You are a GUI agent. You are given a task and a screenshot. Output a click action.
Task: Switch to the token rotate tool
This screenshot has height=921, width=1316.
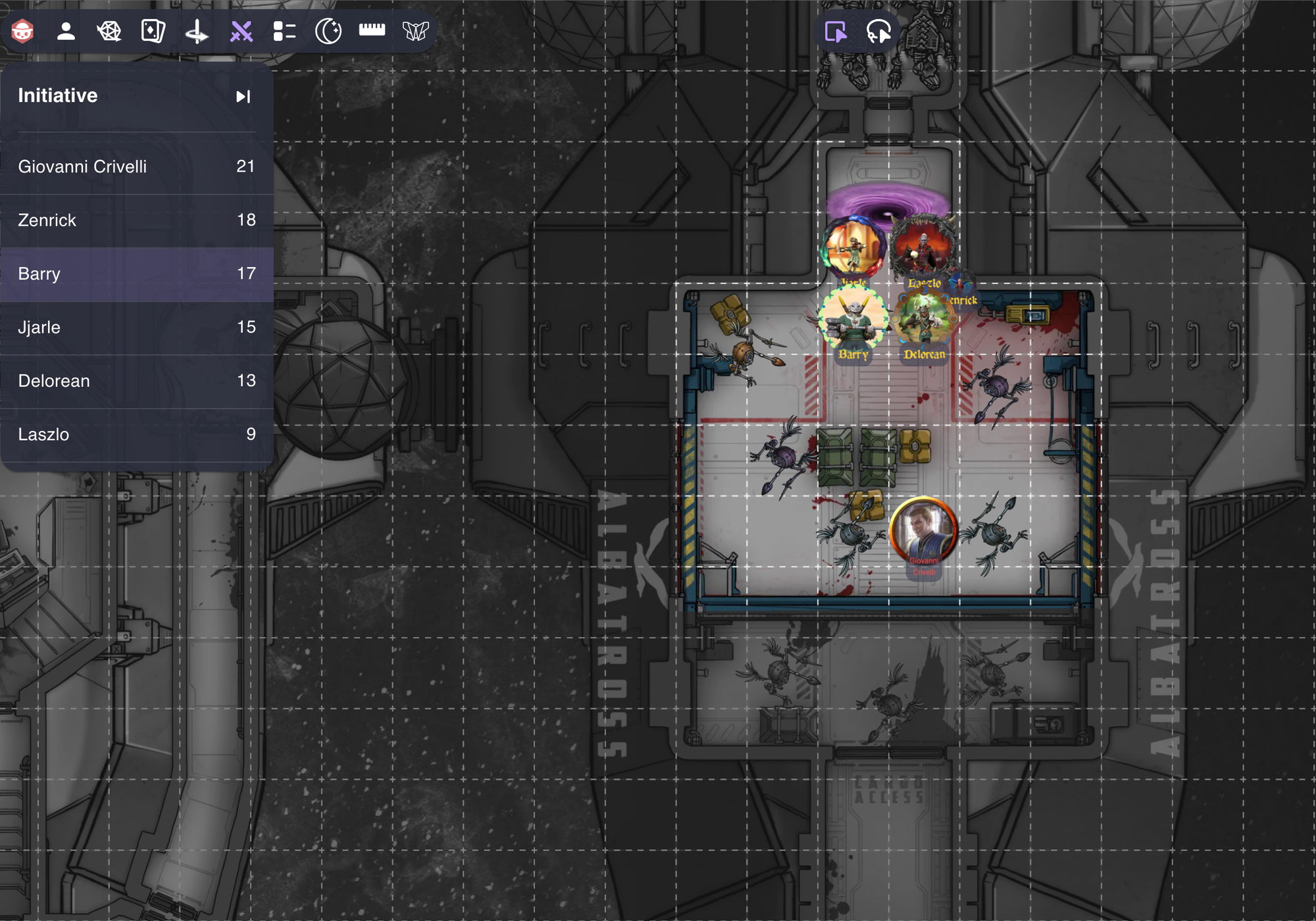coord(878,30)
